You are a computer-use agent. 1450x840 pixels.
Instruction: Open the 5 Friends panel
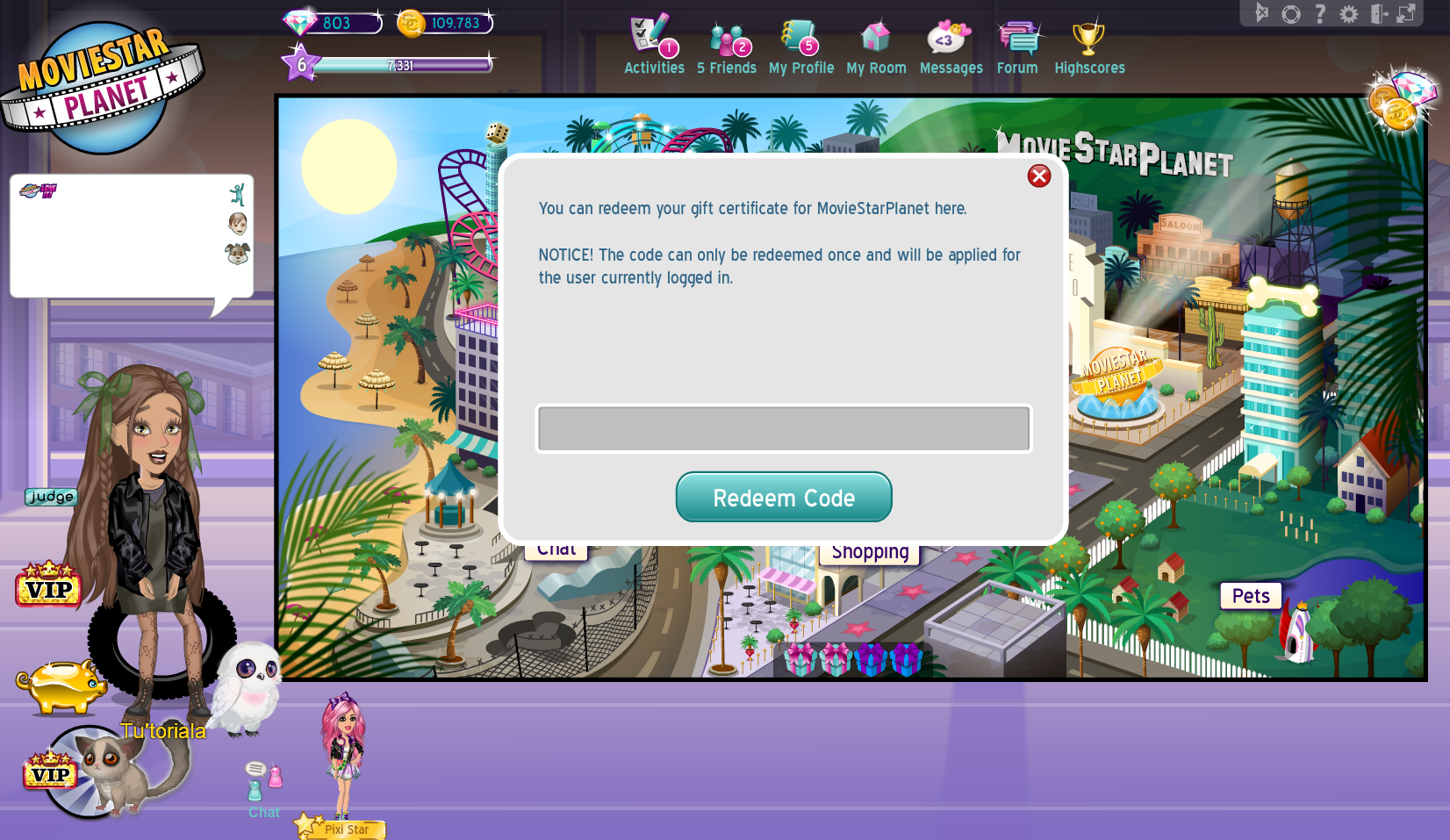(x=727, y=39)
